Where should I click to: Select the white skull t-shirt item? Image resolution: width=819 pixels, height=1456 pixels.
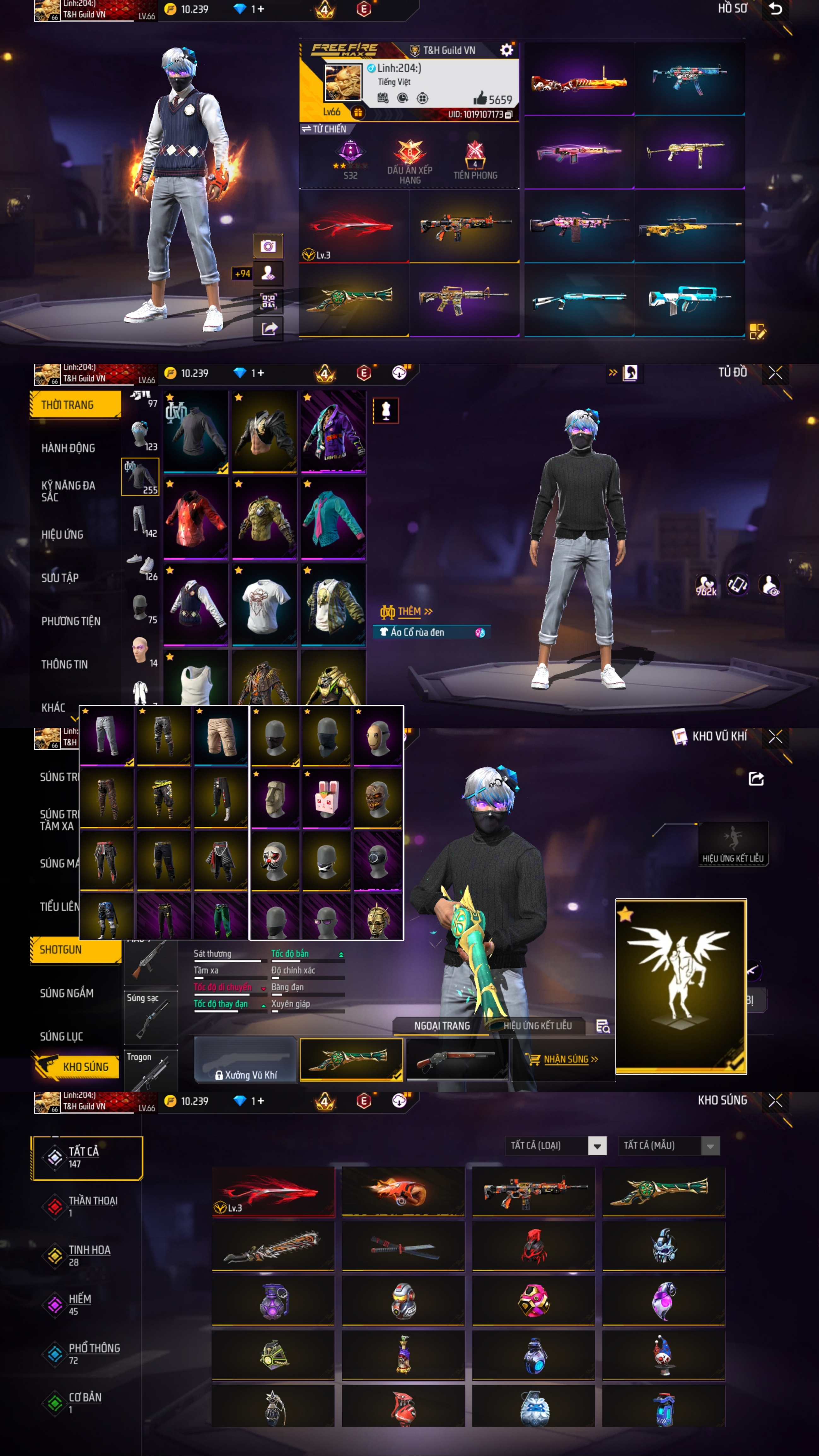tap(264, 604)
